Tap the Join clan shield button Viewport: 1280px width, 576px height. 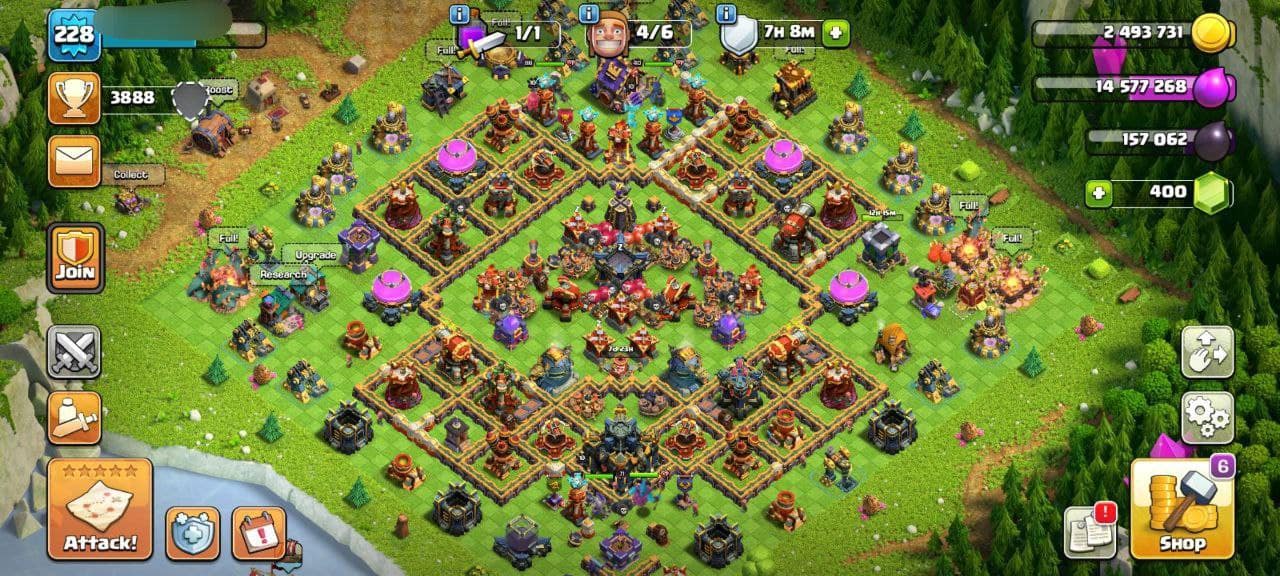(75, 258)
